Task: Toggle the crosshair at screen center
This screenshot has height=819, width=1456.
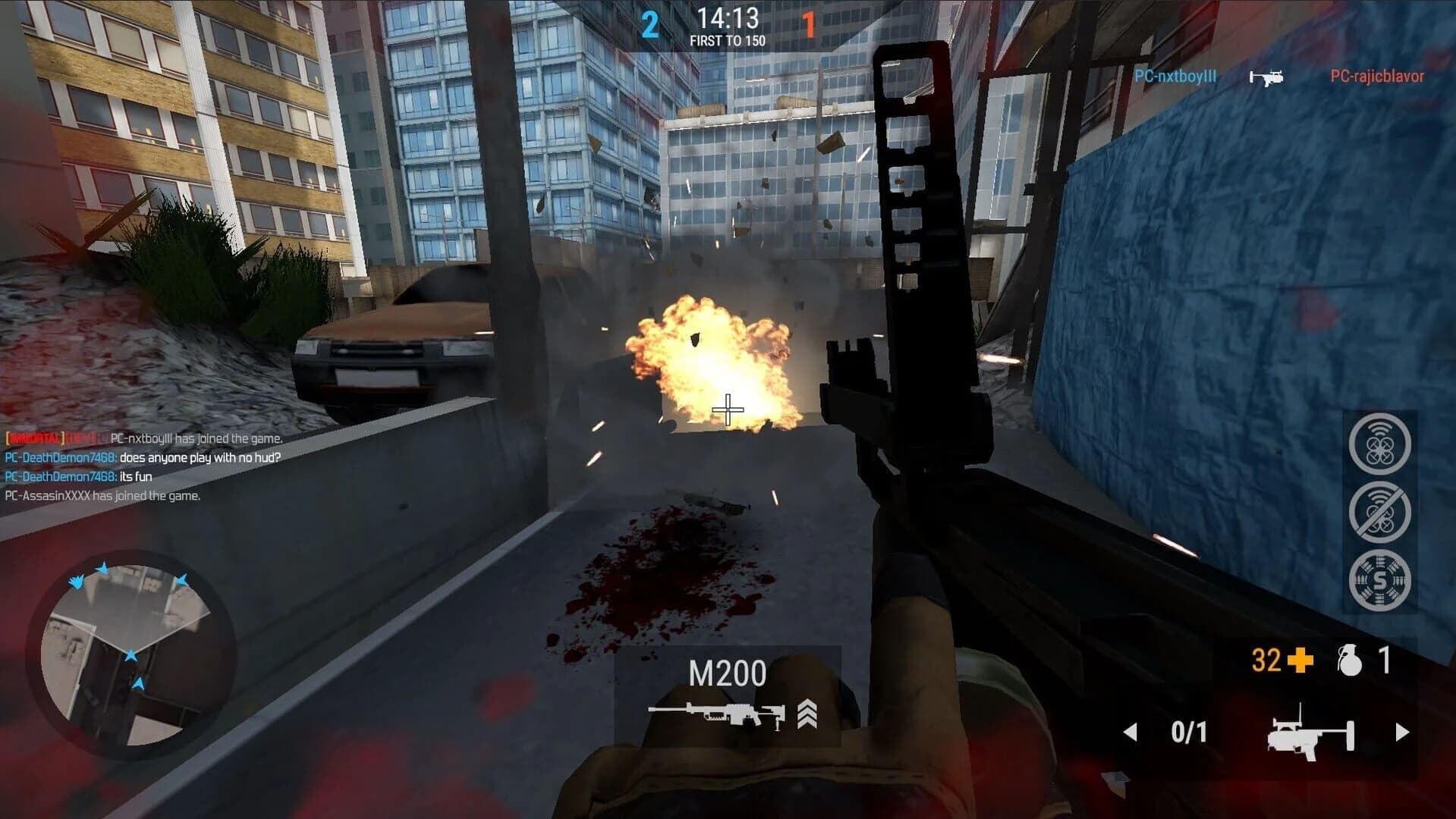Action: pyautogui.click(x=728, y=409)
